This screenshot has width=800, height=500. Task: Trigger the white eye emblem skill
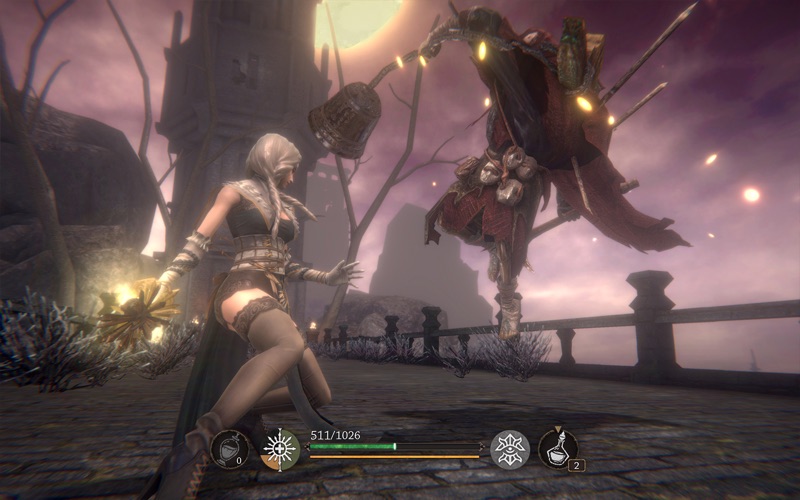(511, 449)
